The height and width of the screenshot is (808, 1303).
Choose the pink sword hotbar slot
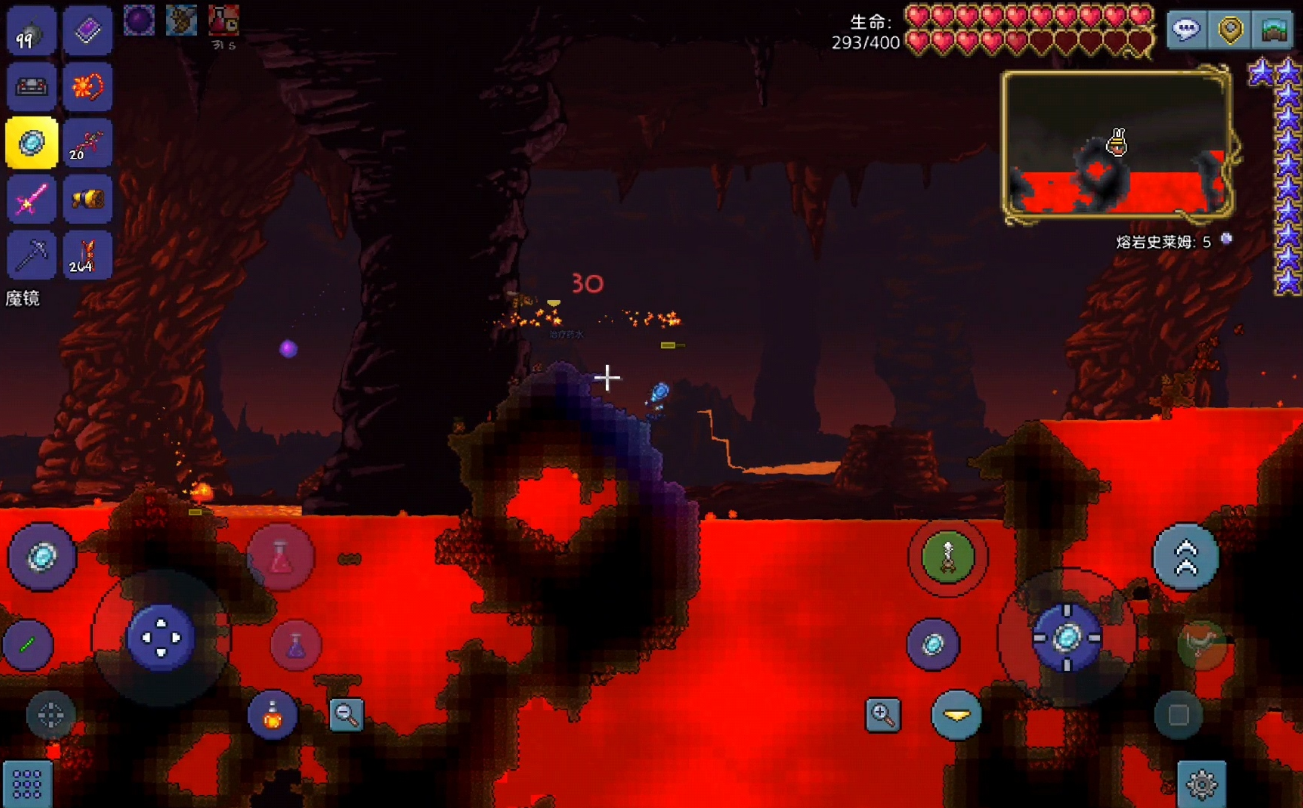point(31,199)
